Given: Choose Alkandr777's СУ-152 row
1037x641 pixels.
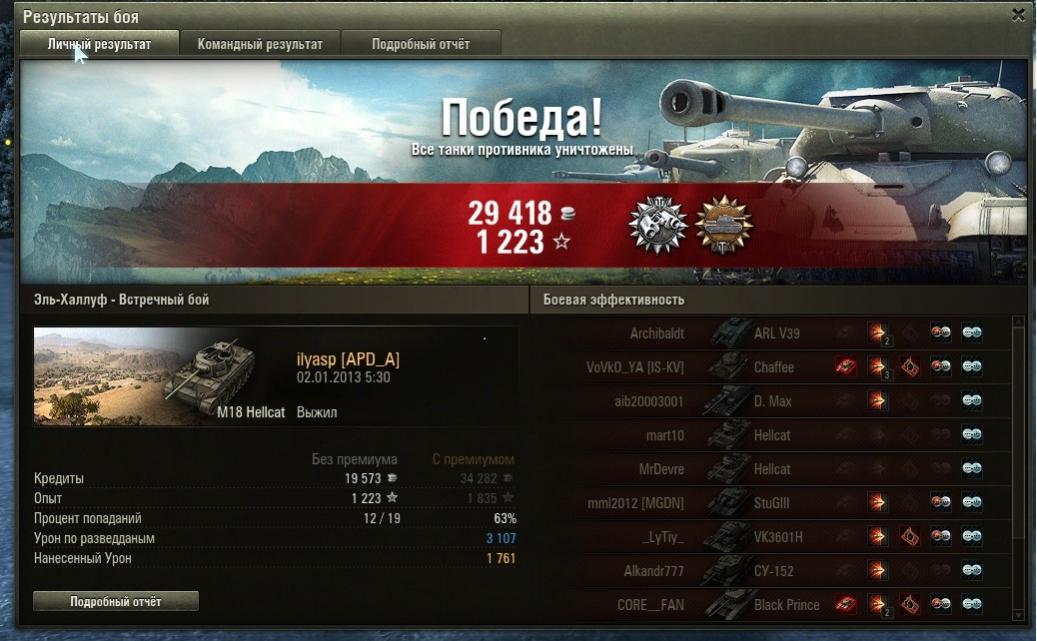Looking at the screenshot, I should click(770, 571).
